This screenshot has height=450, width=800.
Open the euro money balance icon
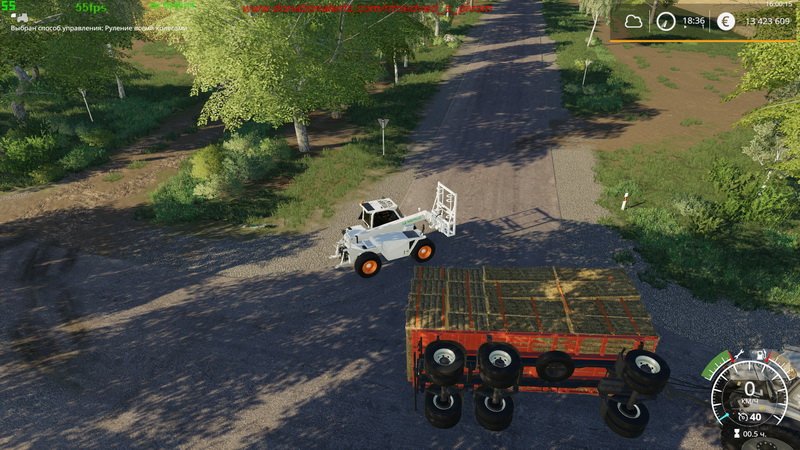725,20
